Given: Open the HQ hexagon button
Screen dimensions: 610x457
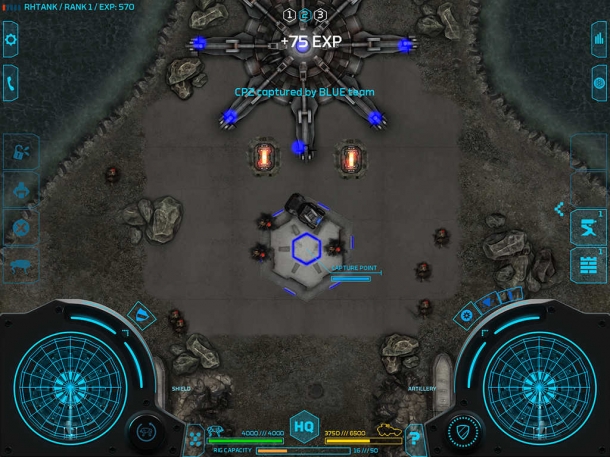Looking at the screenshot, I should (x=305, y=427).
